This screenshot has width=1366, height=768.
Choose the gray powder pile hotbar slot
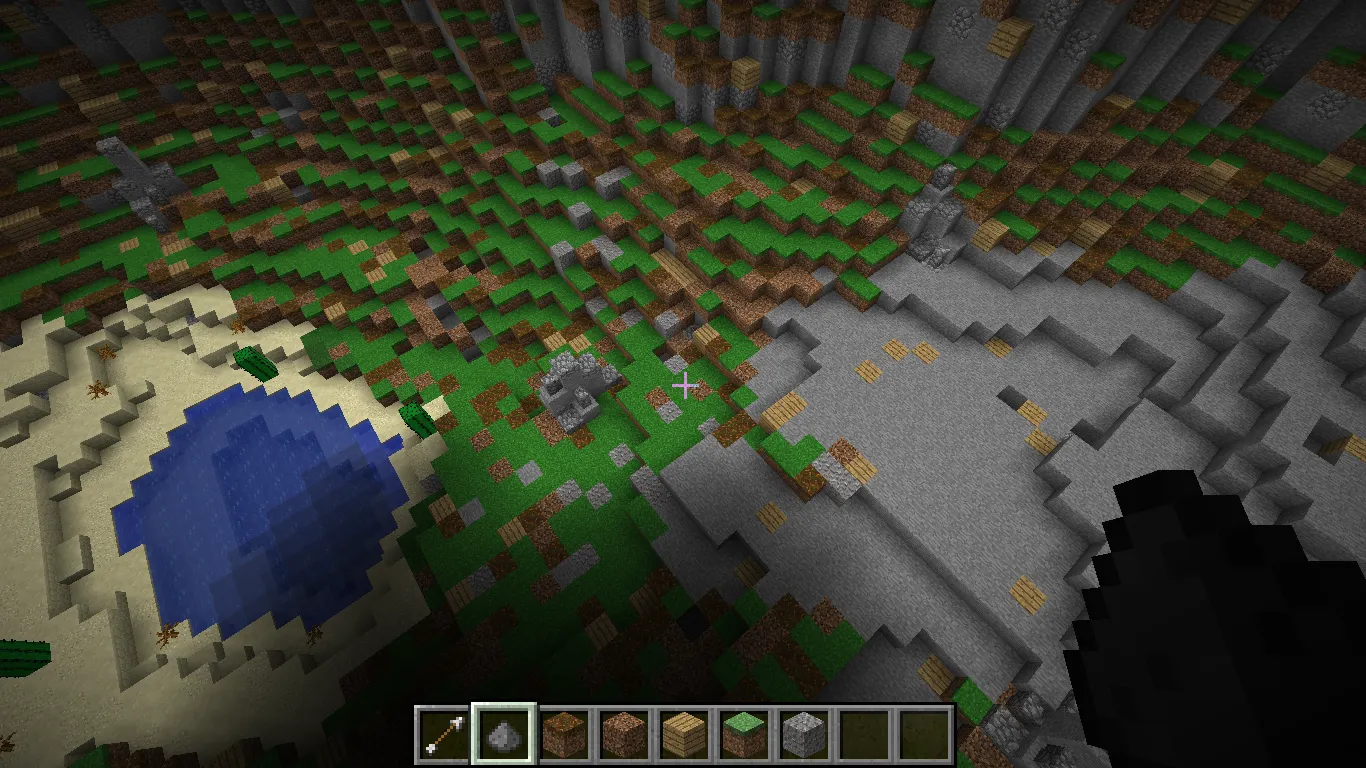(x=504, y=735)
